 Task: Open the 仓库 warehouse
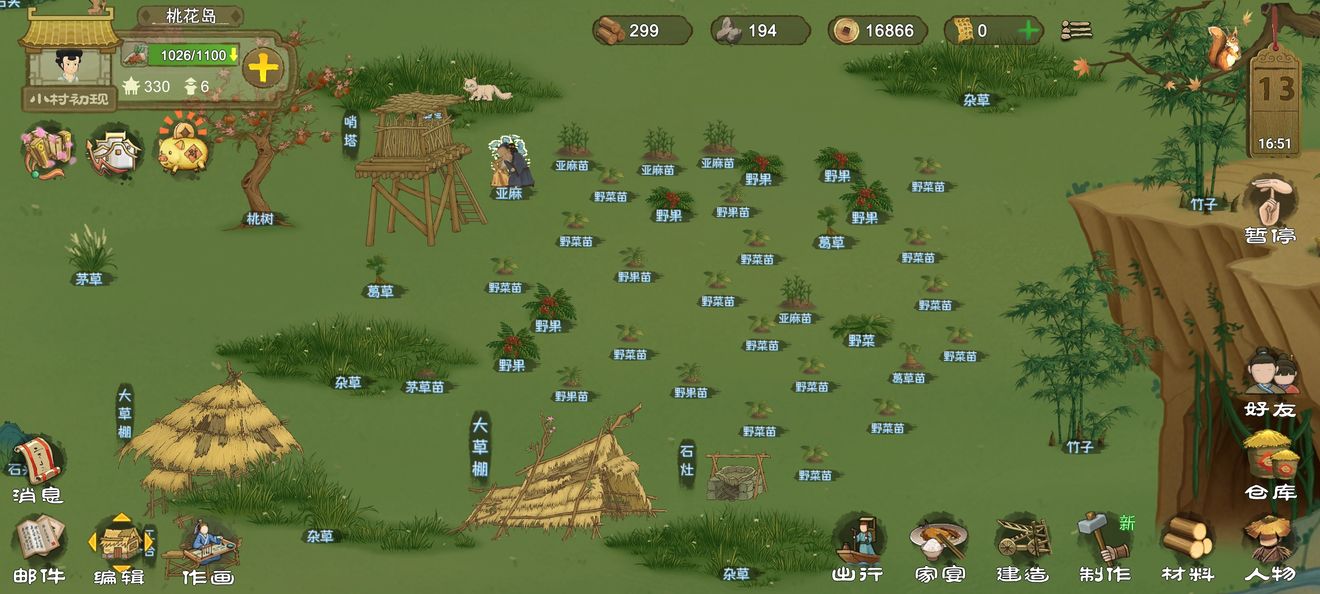tap(1270, 464)
